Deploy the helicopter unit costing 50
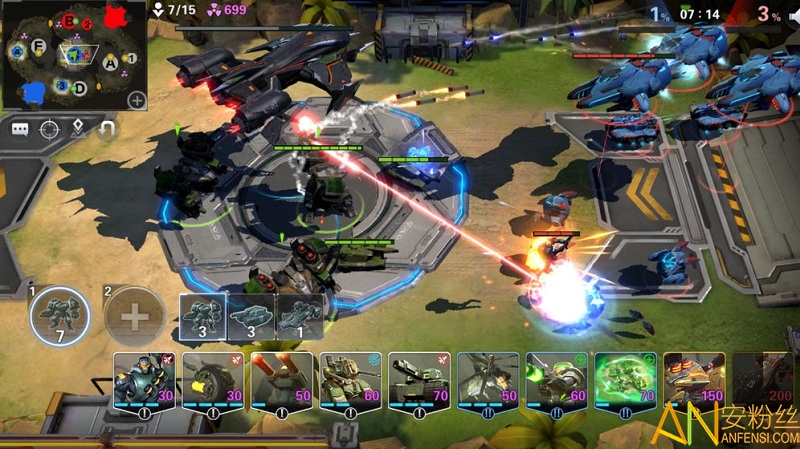 tap(488, 382)
